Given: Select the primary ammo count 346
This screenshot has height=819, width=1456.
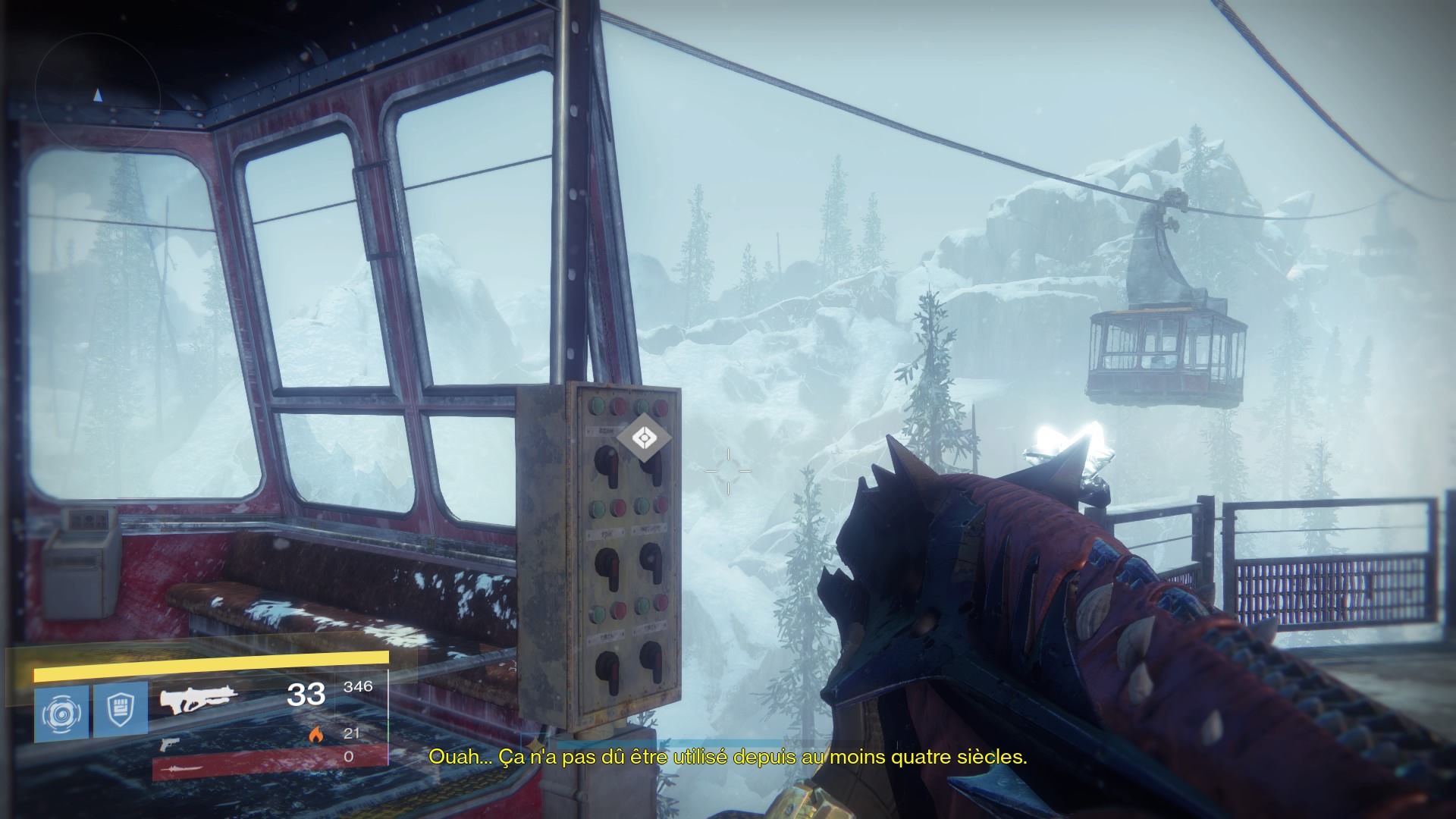Looking at the screenshot, I should [358, 688].
